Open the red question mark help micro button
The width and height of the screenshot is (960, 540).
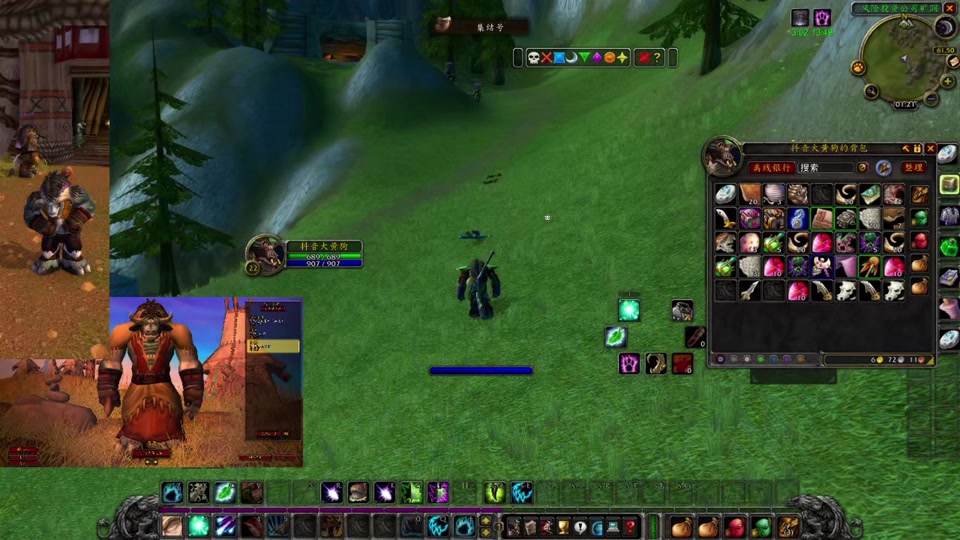pyautogui.click(x=631, y=526)
